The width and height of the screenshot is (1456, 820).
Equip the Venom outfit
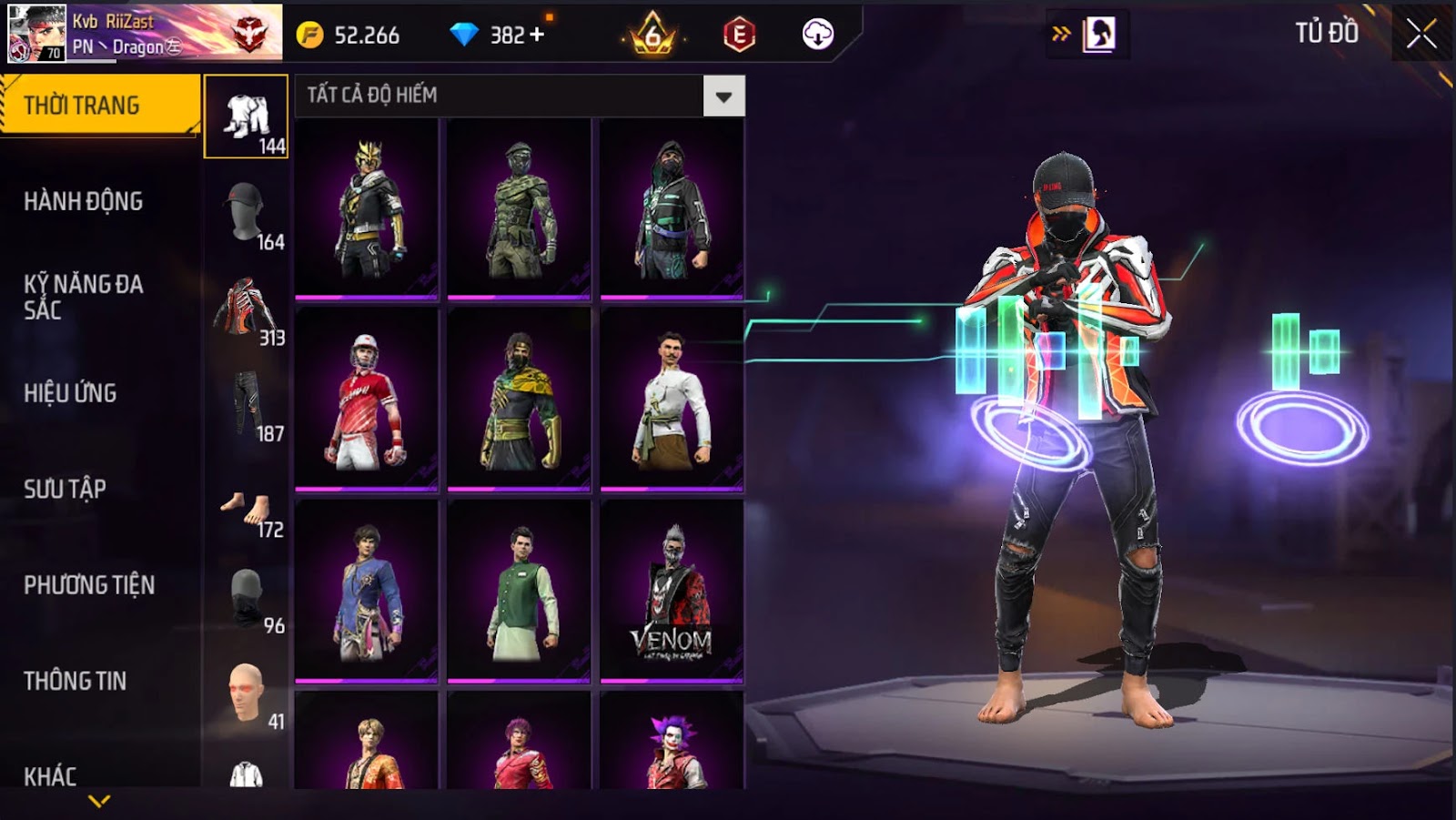click(x=672, y=590)
